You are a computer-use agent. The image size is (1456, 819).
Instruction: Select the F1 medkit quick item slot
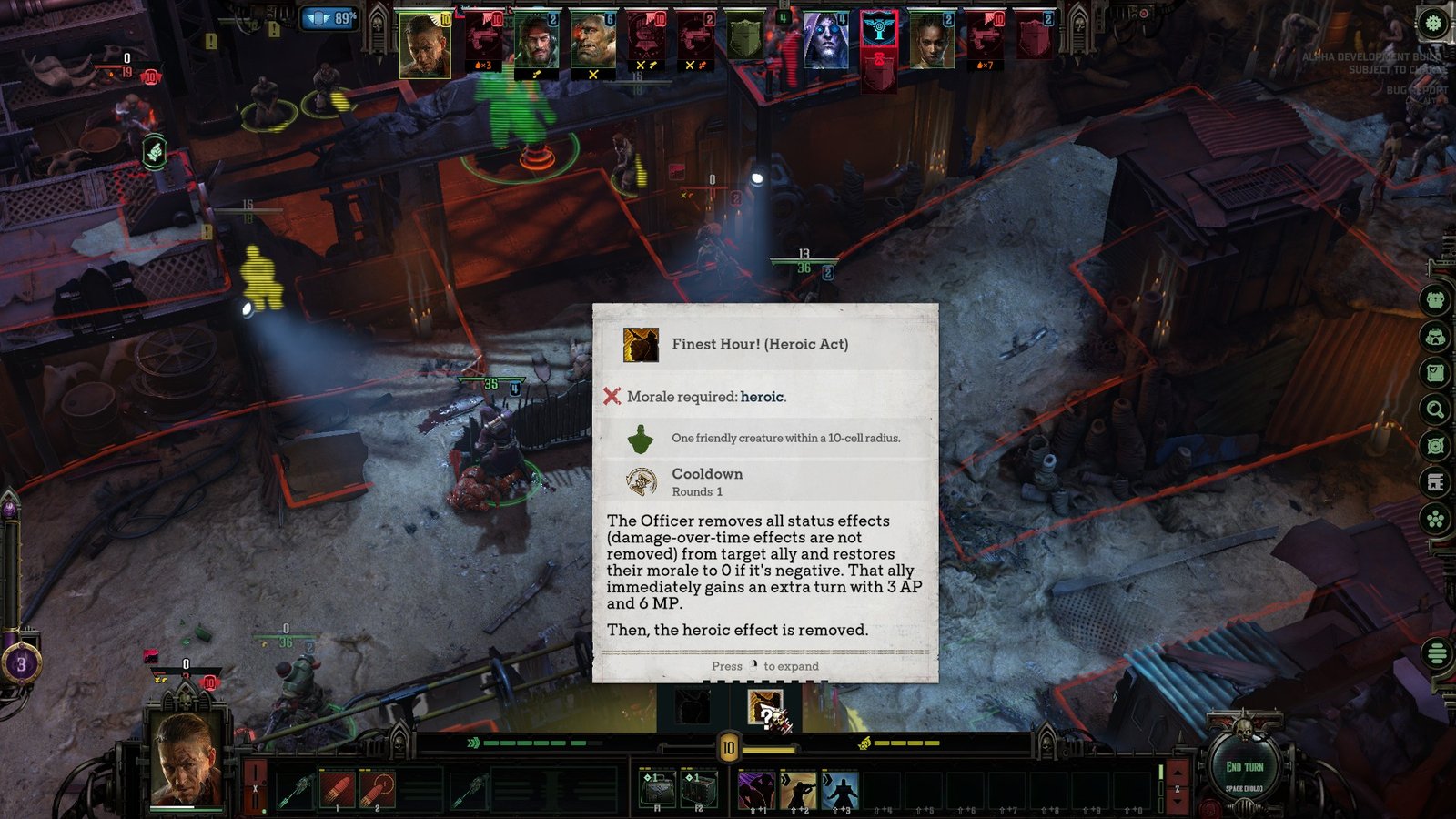pos(657,788)
